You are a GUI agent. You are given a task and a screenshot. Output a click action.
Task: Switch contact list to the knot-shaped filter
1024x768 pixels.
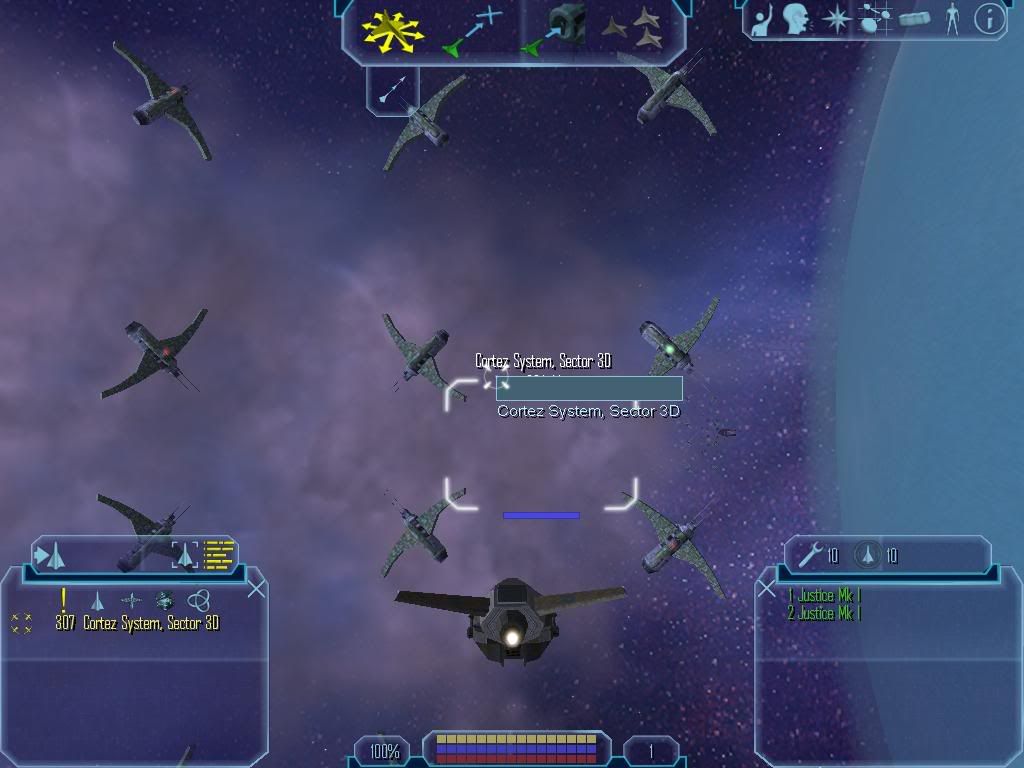(199, 600)
